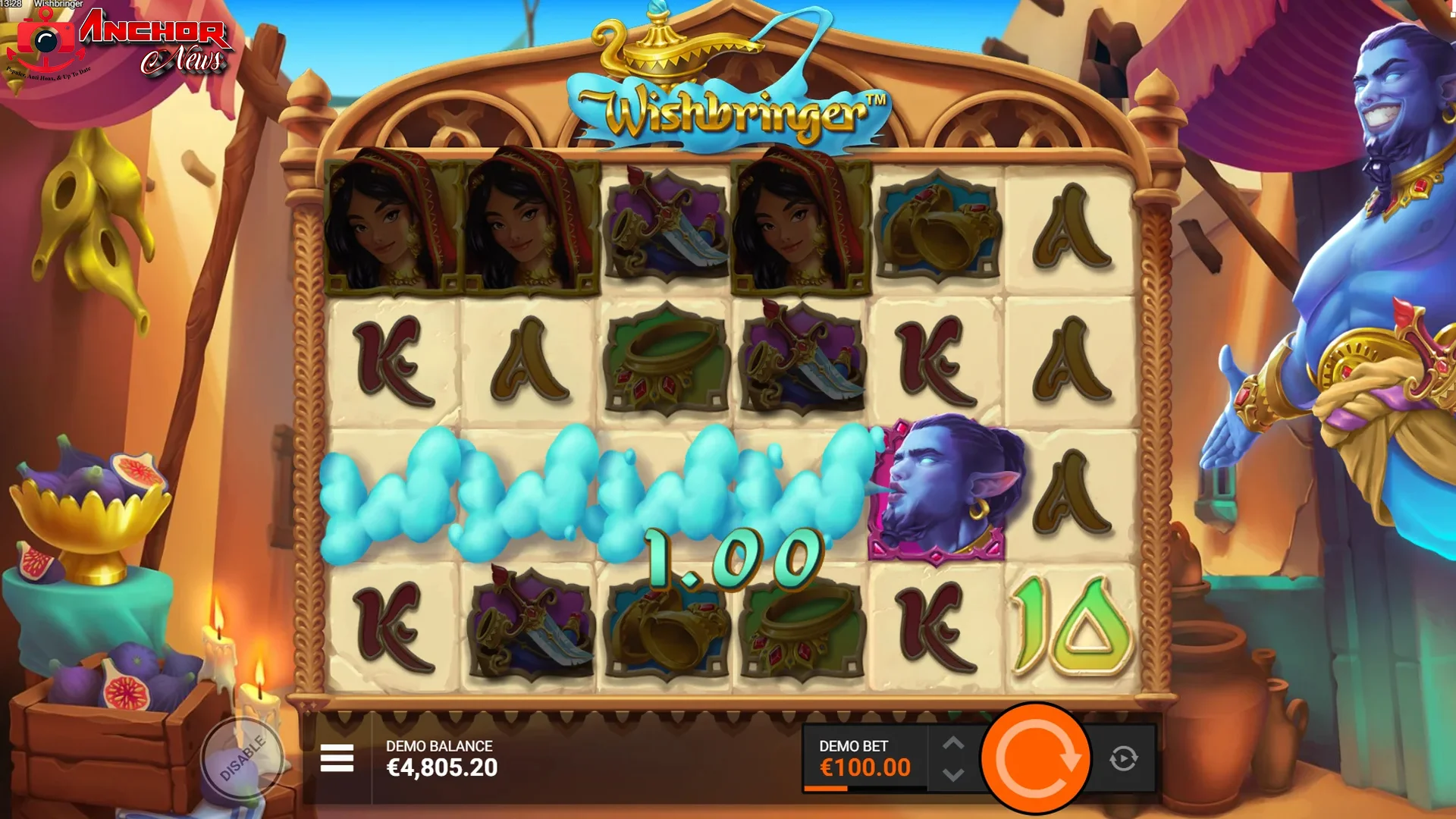Increase the demo bet amount
1456x819 pixels.
click(x=953, y=743)
